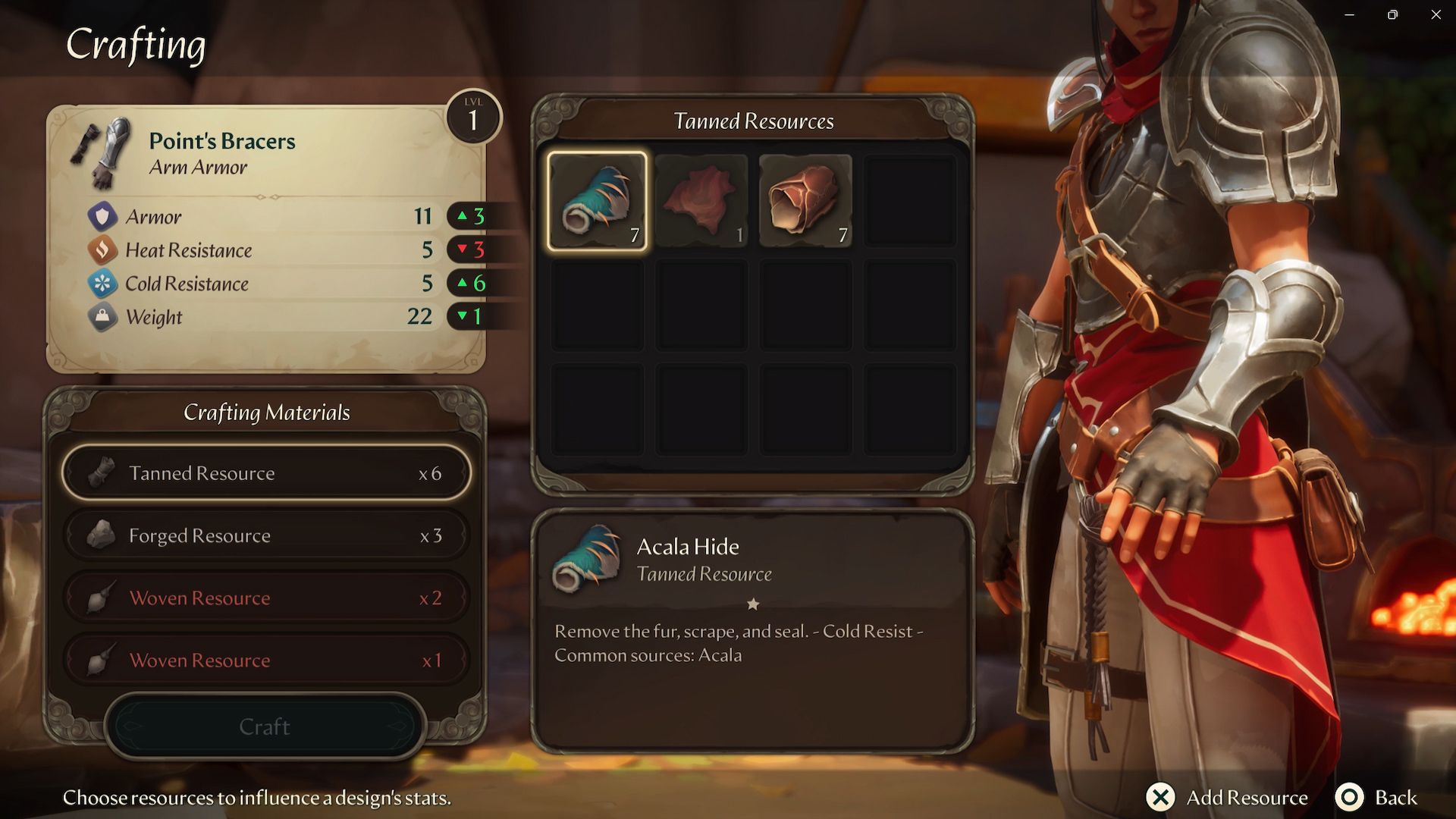Select the Tanned Resource x6 material row

point(265,472)
